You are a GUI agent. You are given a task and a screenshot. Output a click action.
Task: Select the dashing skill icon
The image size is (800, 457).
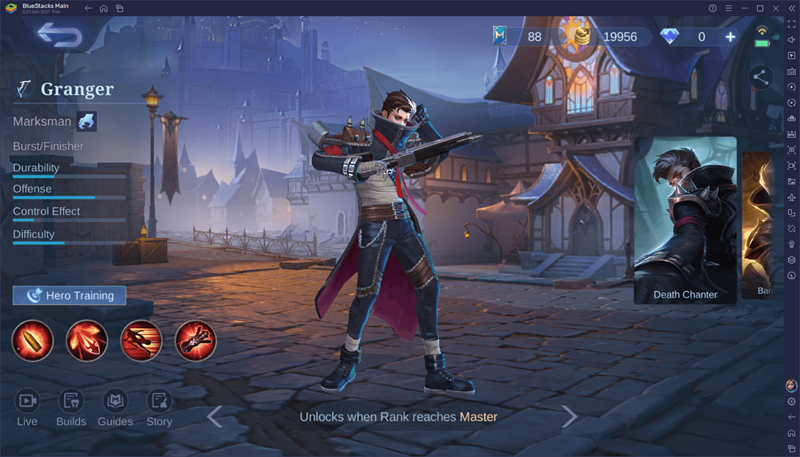click(x=141, y=340)
